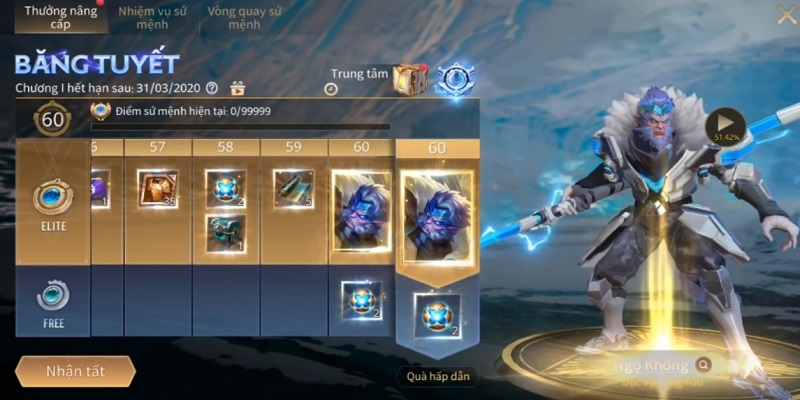Claim all rewards with Nhận tất

tap(75, 371)
